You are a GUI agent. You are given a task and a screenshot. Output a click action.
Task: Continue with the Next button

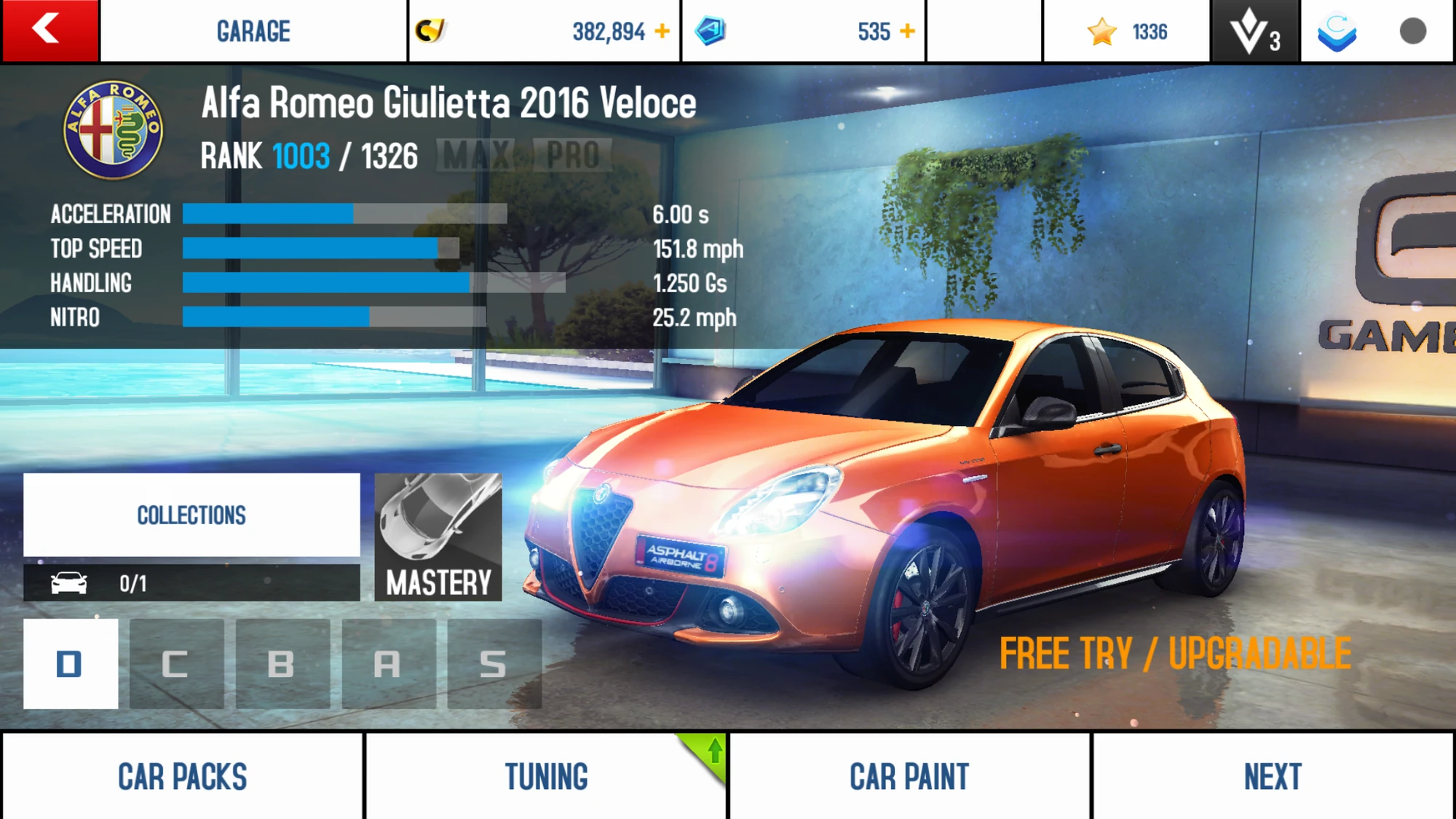(x=1273, y=776)
